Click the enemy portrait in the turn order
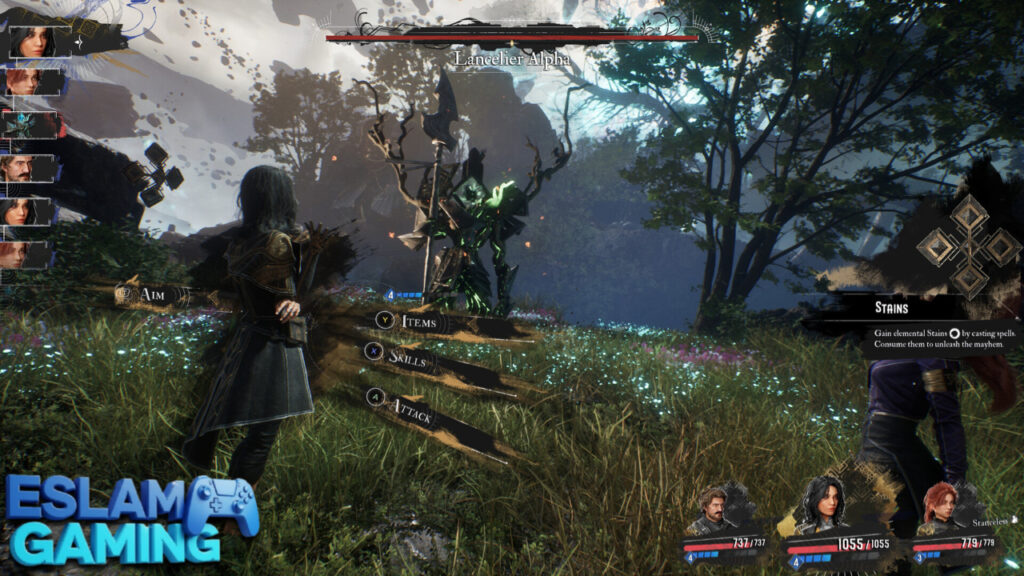Image resolution: width=1024 pixels, height=576 pixels. (33, 124)
